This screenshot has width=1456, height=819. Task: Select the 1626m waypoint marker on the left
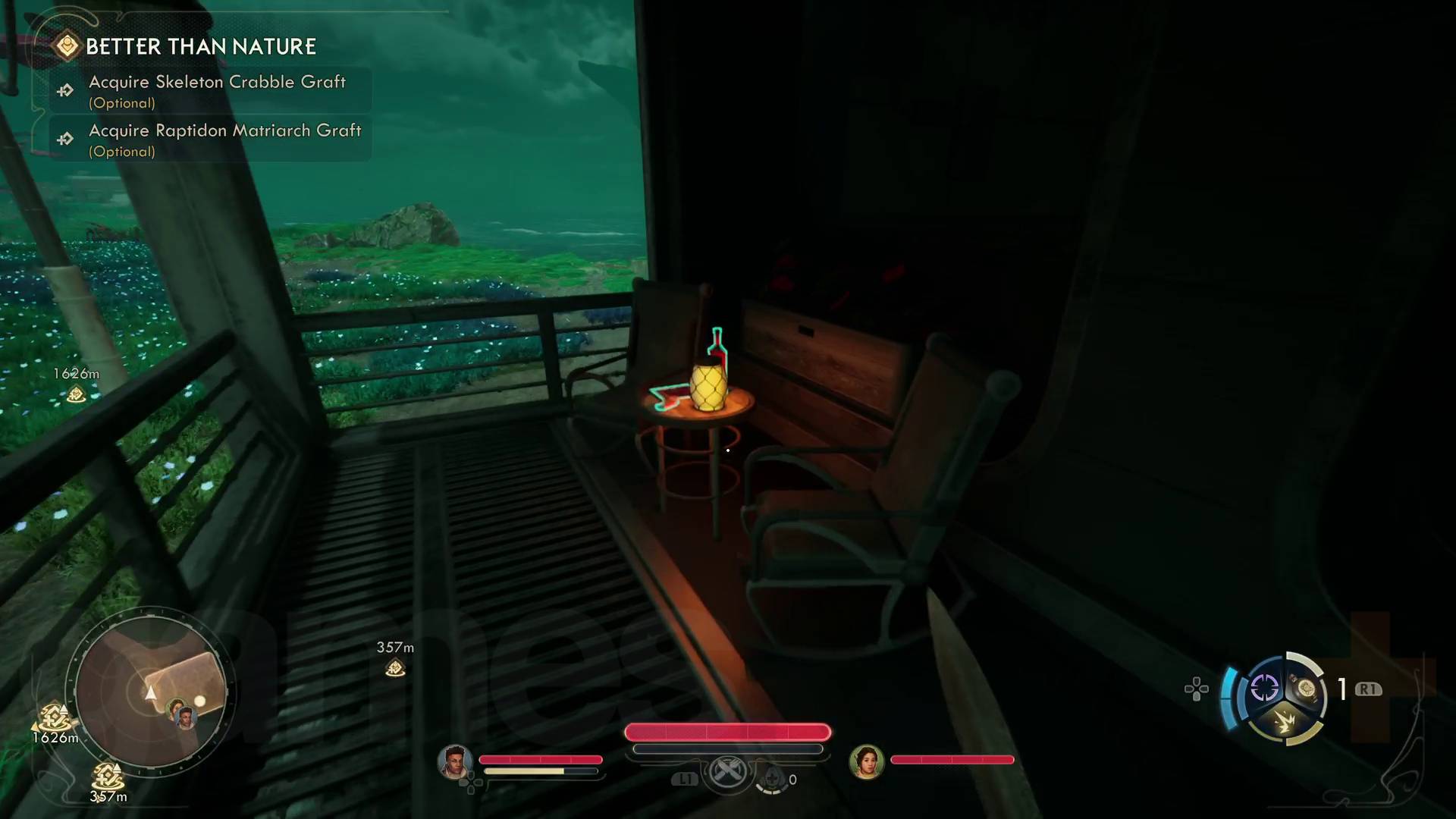click(x=76, y=384)
